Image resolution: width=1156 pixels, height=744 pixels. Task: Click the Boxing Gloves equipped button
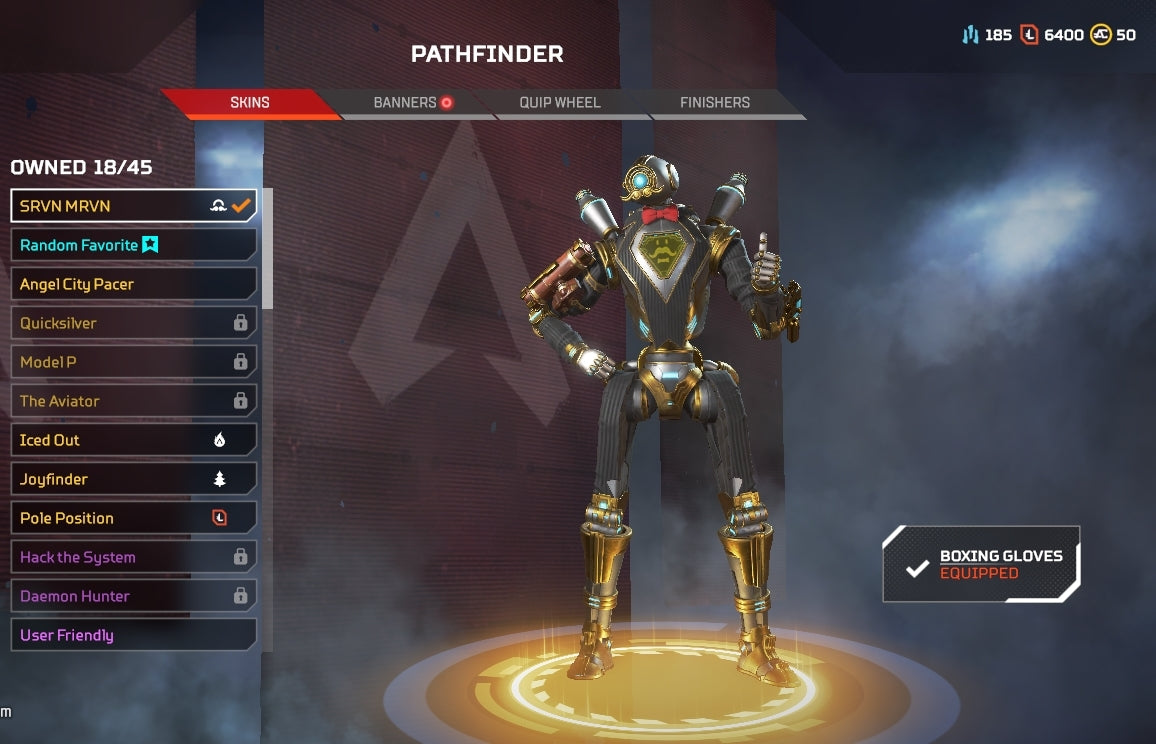click(x=981, y=565)
